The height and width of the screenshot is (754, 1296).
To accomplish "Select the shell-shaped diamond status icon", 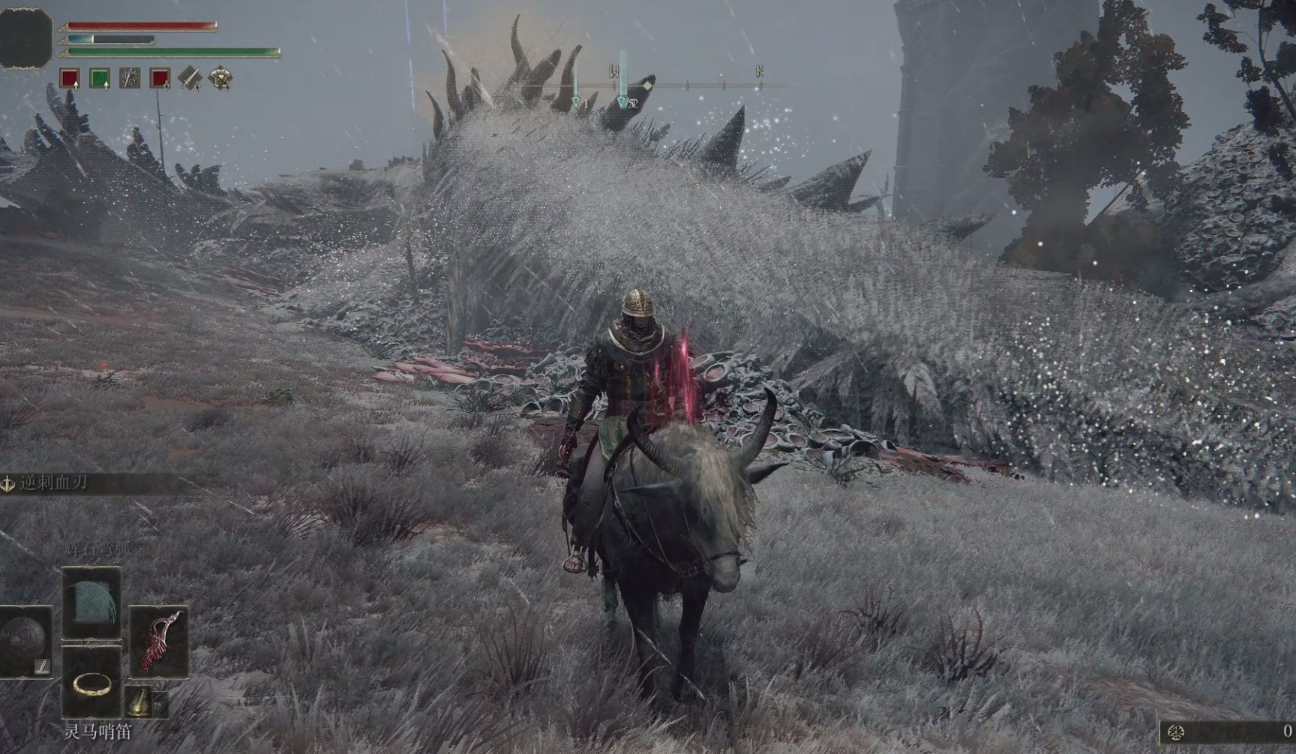I will click(220, 78).
